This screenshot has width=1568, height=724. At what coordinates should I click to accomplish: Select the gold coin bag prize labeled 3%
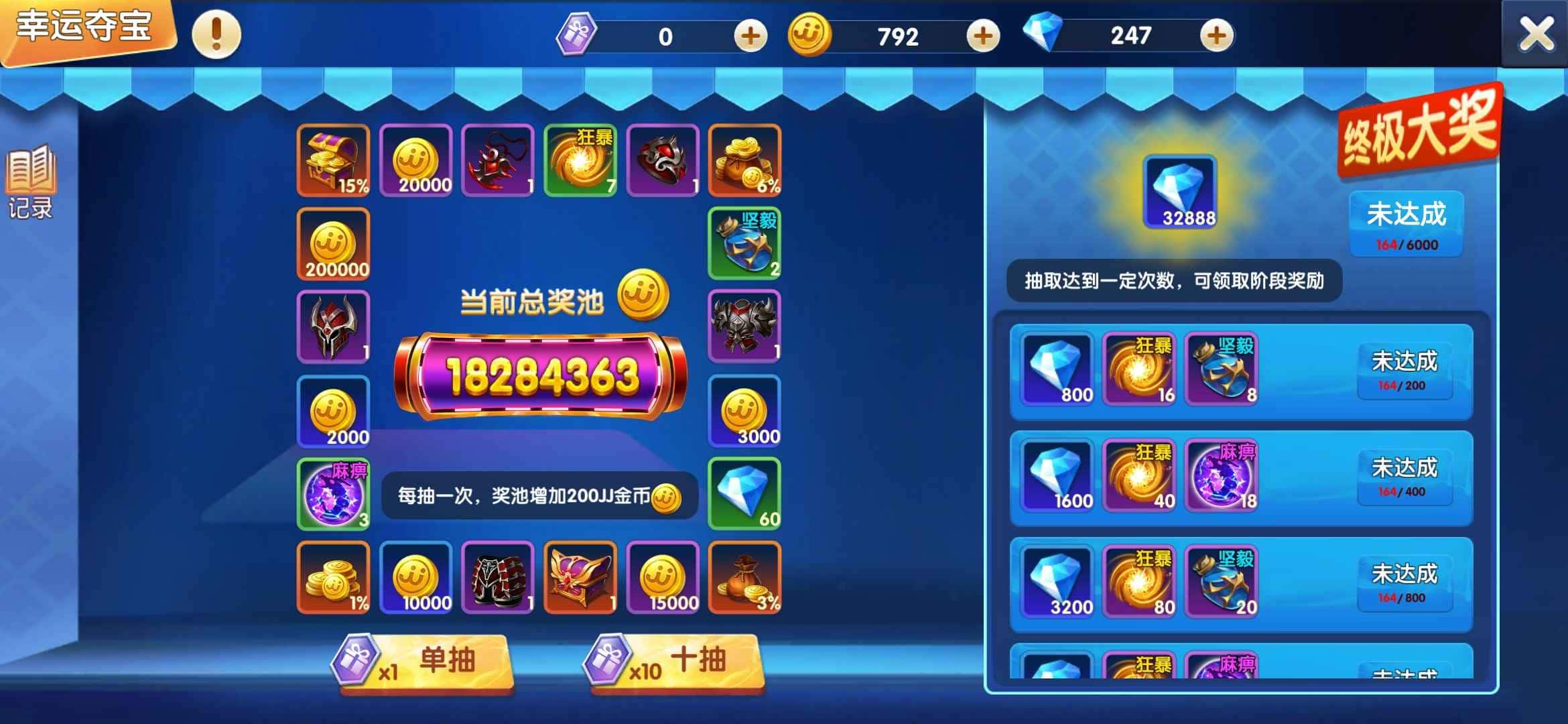click(x=746, y=578)
